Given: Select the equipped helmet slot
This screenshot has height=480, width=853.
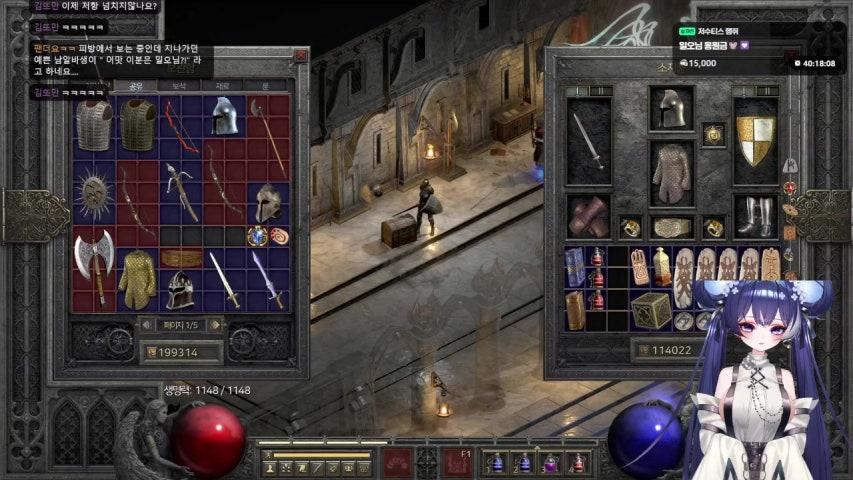Looking at the screenshot, I should click(x=671, y=108).
